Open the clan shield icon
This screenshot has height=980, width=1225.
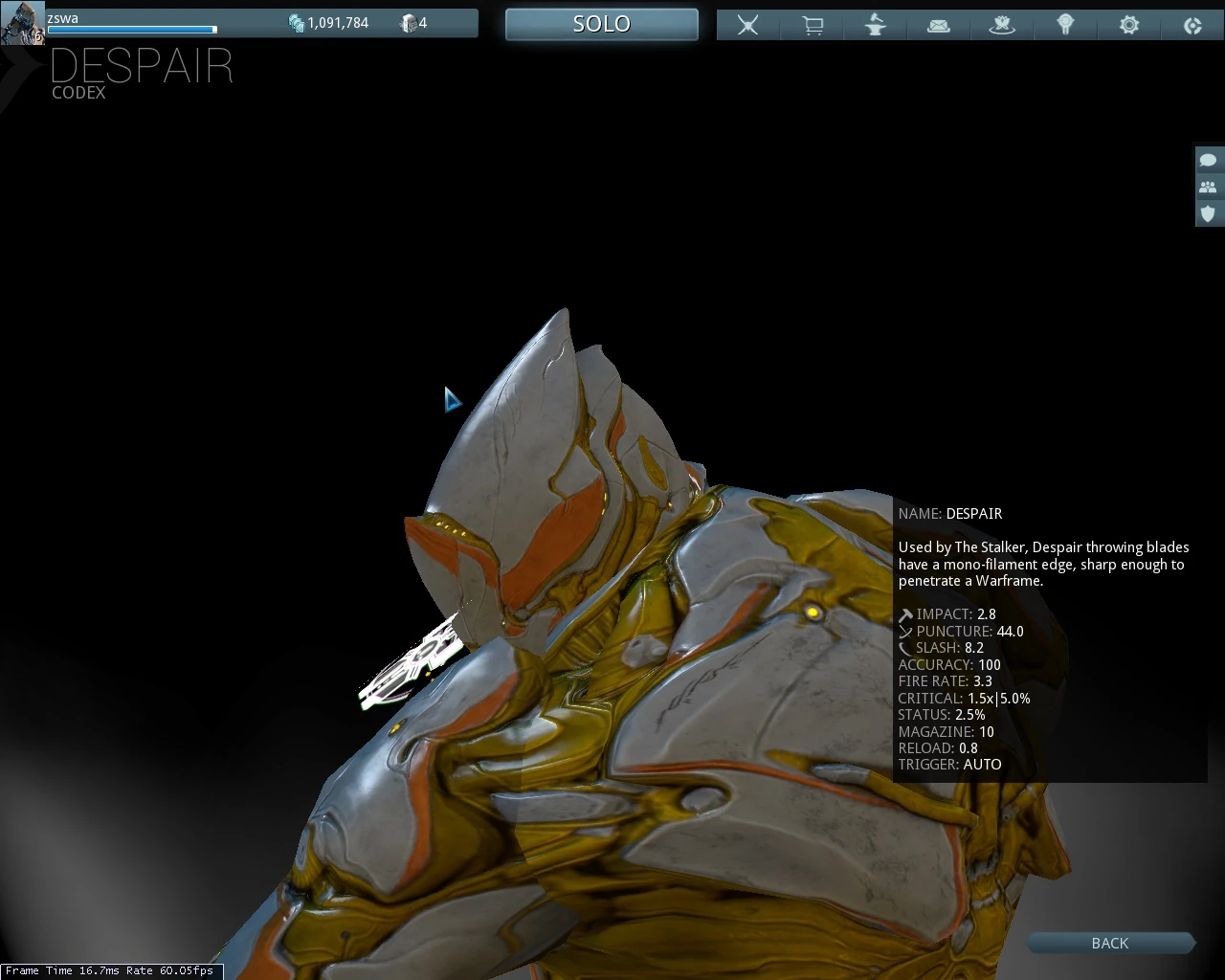tap(1208, 213)
